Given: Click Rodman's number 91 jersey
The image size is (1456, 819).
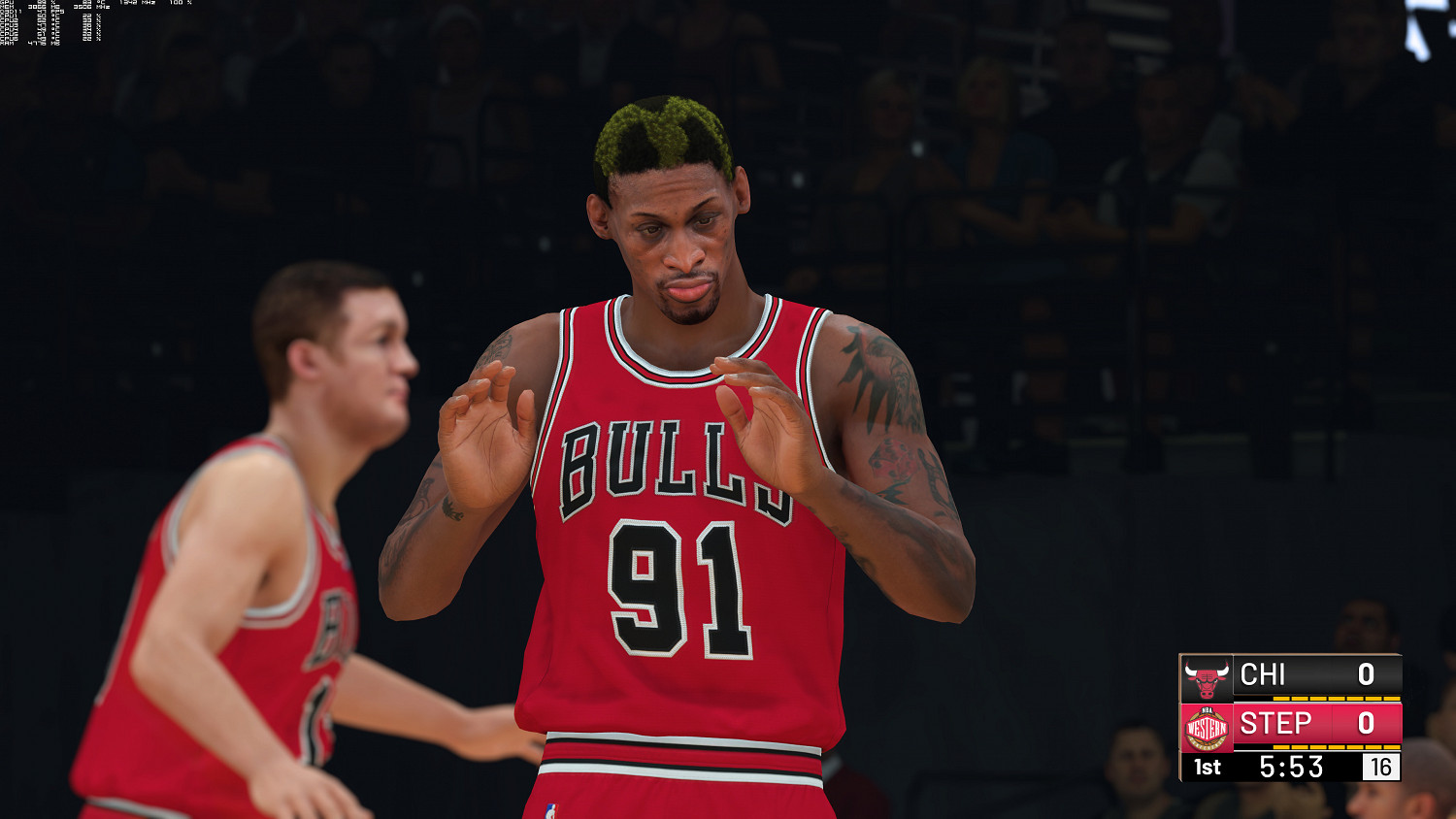Looking at the screenshot, I should [677, 582].
